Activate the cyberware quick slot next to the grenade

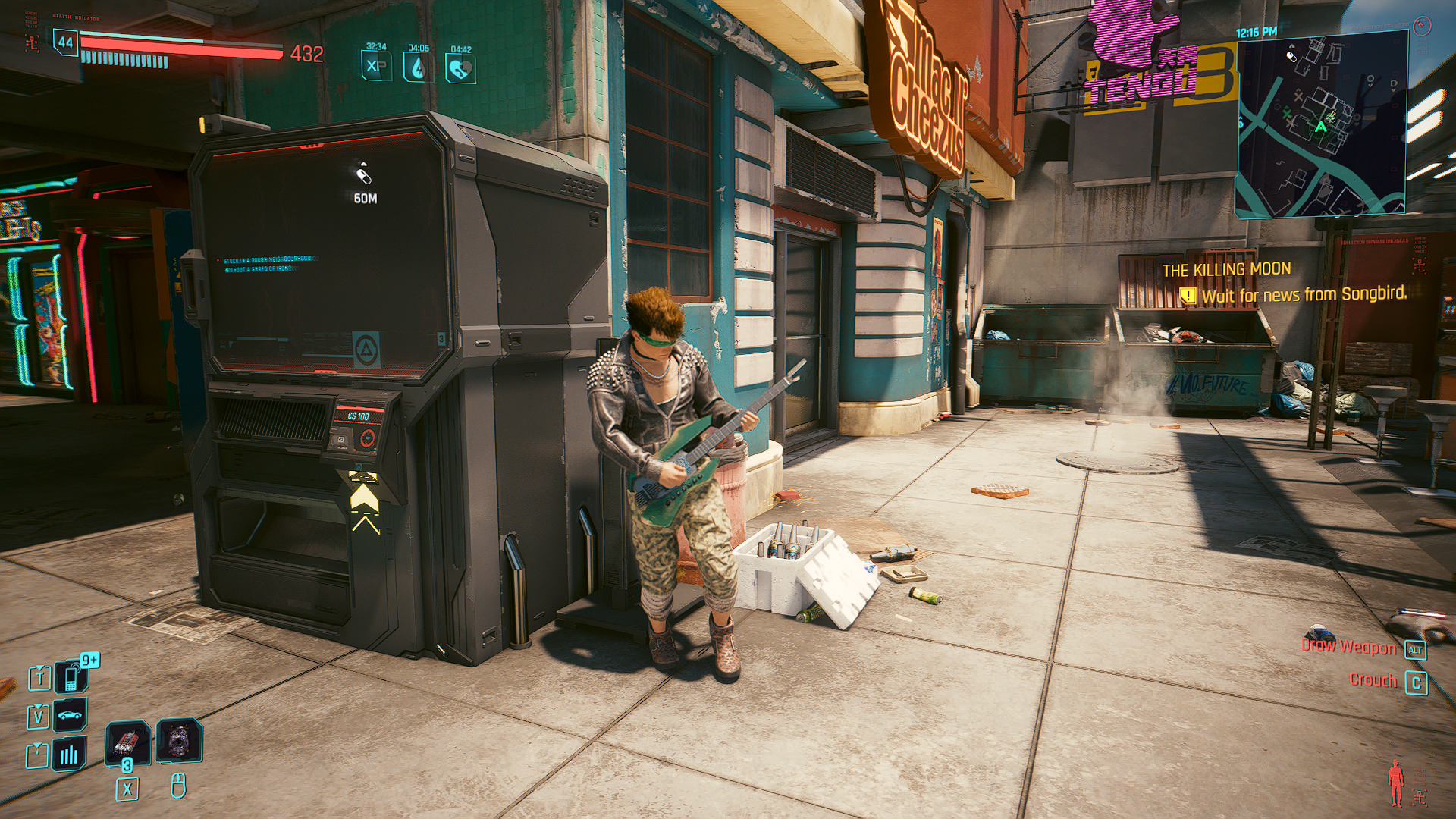179,740
